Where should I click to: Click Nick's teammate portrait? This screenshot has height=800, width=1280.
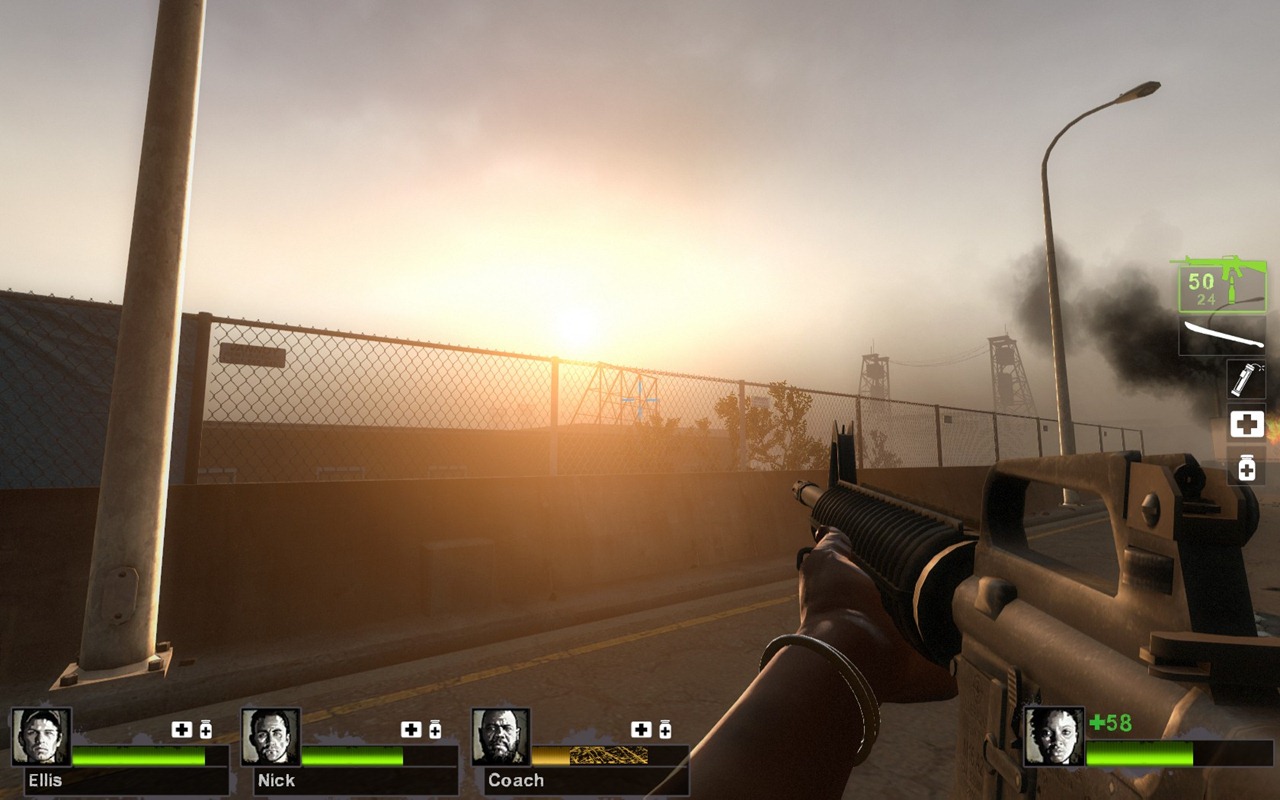tap(271, 737)
